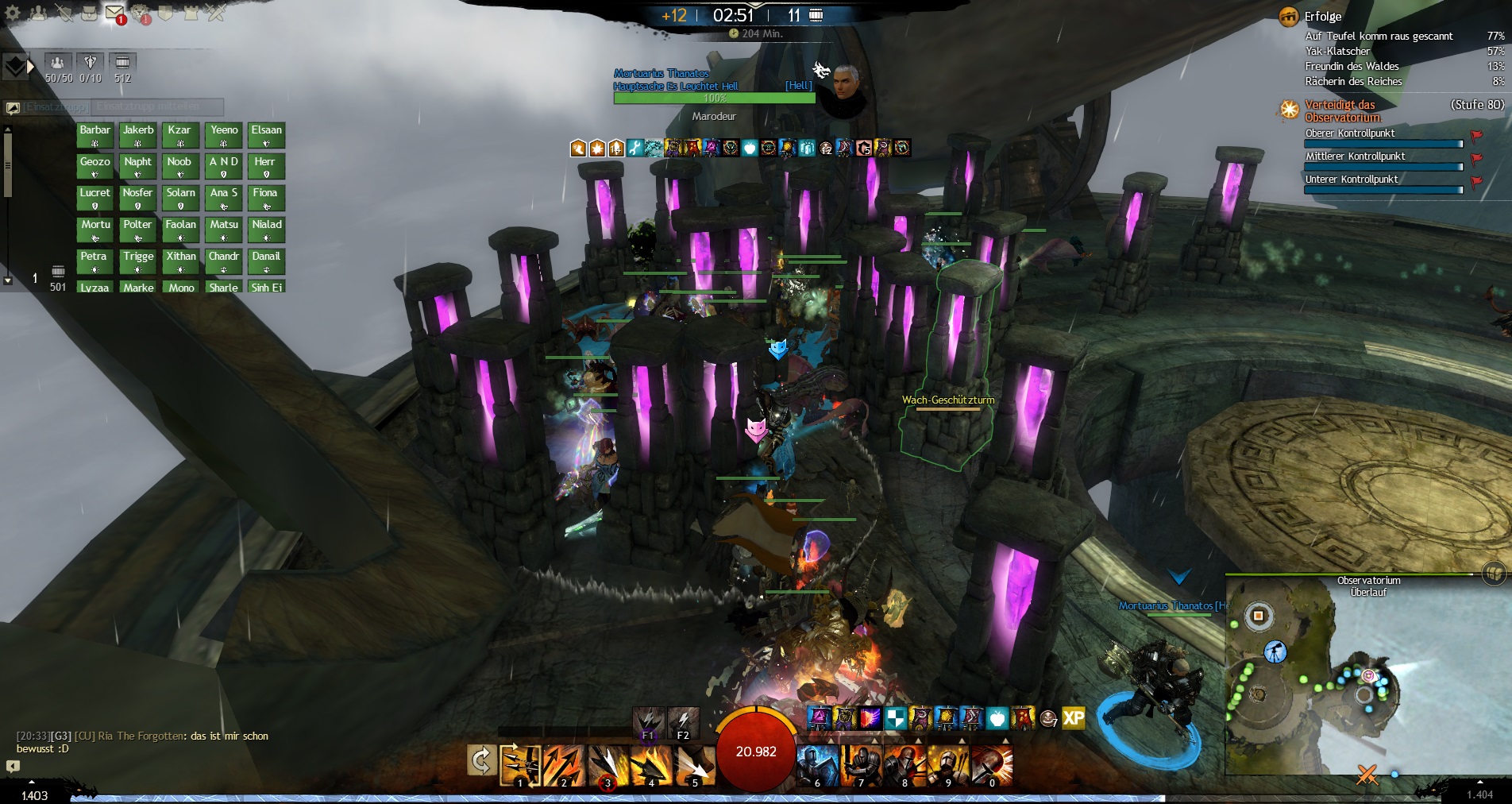Activate elite skill 0 on the bar
Image resolution: width=1512 pixels, height=804 pixels.
coord(992,766)
